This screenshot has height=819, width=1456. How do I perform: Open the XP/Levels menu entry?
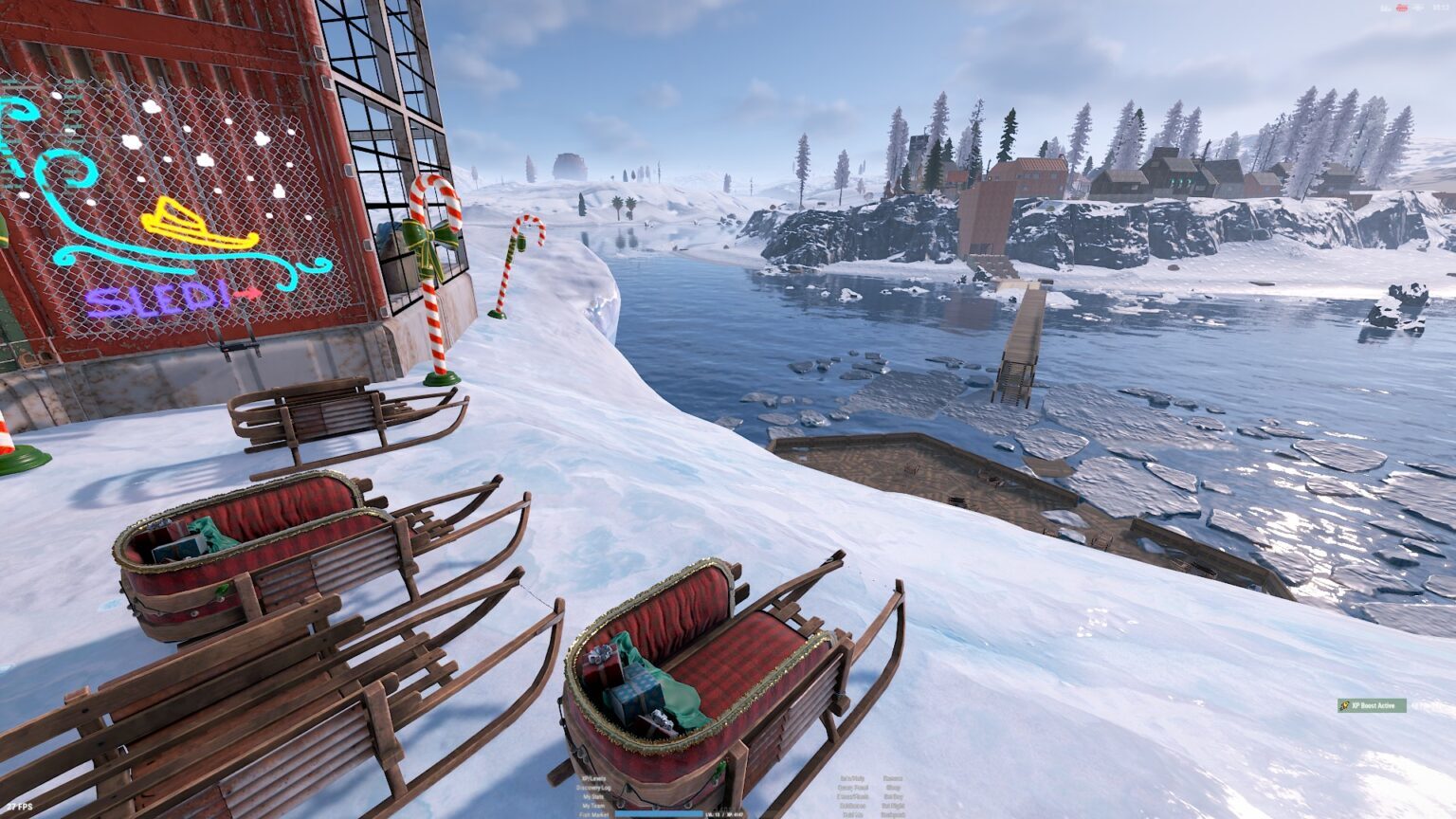595,779
